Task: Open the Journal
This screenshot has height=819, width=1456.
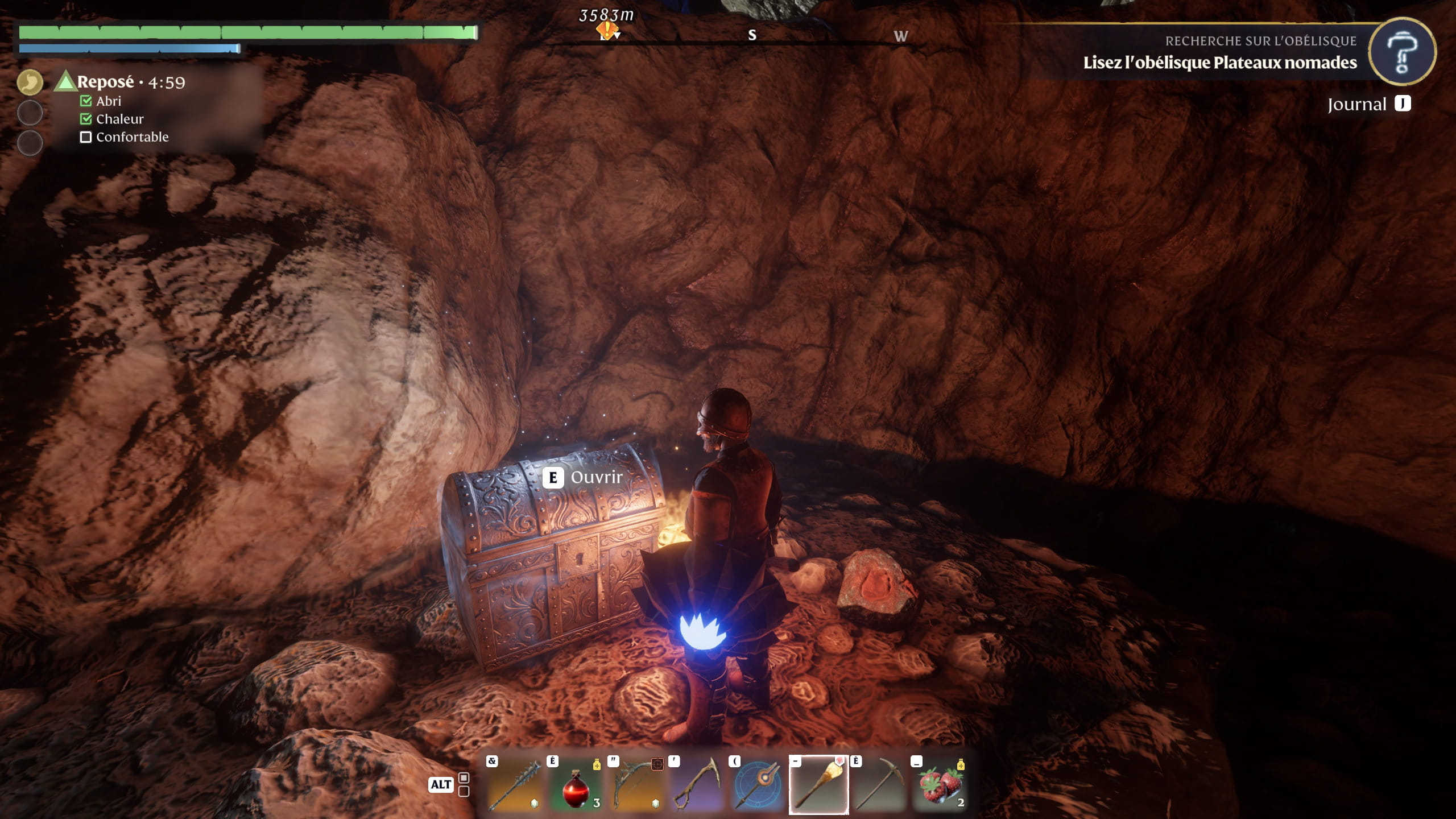Action: point(1368,104)
